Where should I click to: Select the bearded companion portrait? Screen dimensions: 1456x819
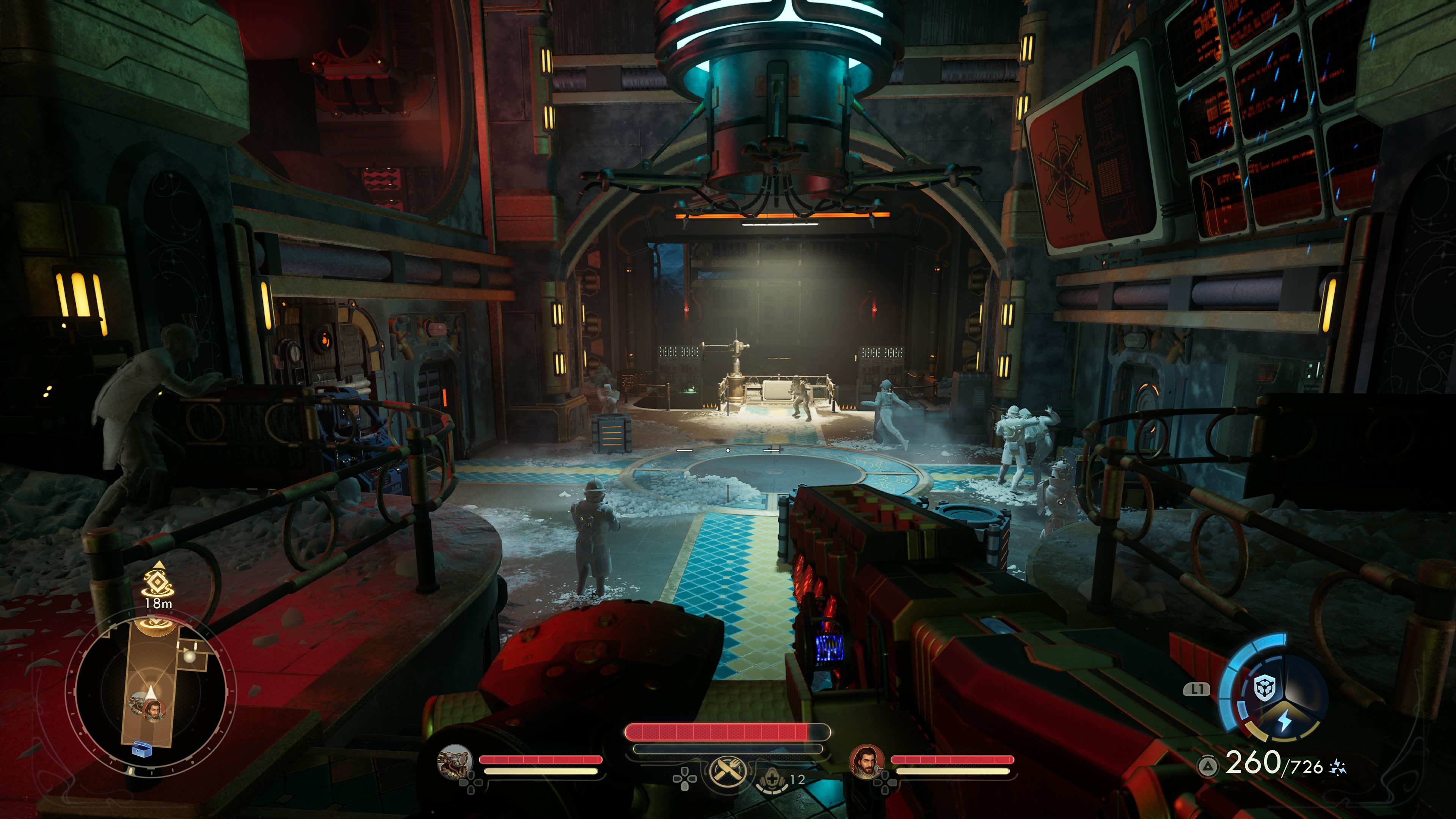[866, 762]
